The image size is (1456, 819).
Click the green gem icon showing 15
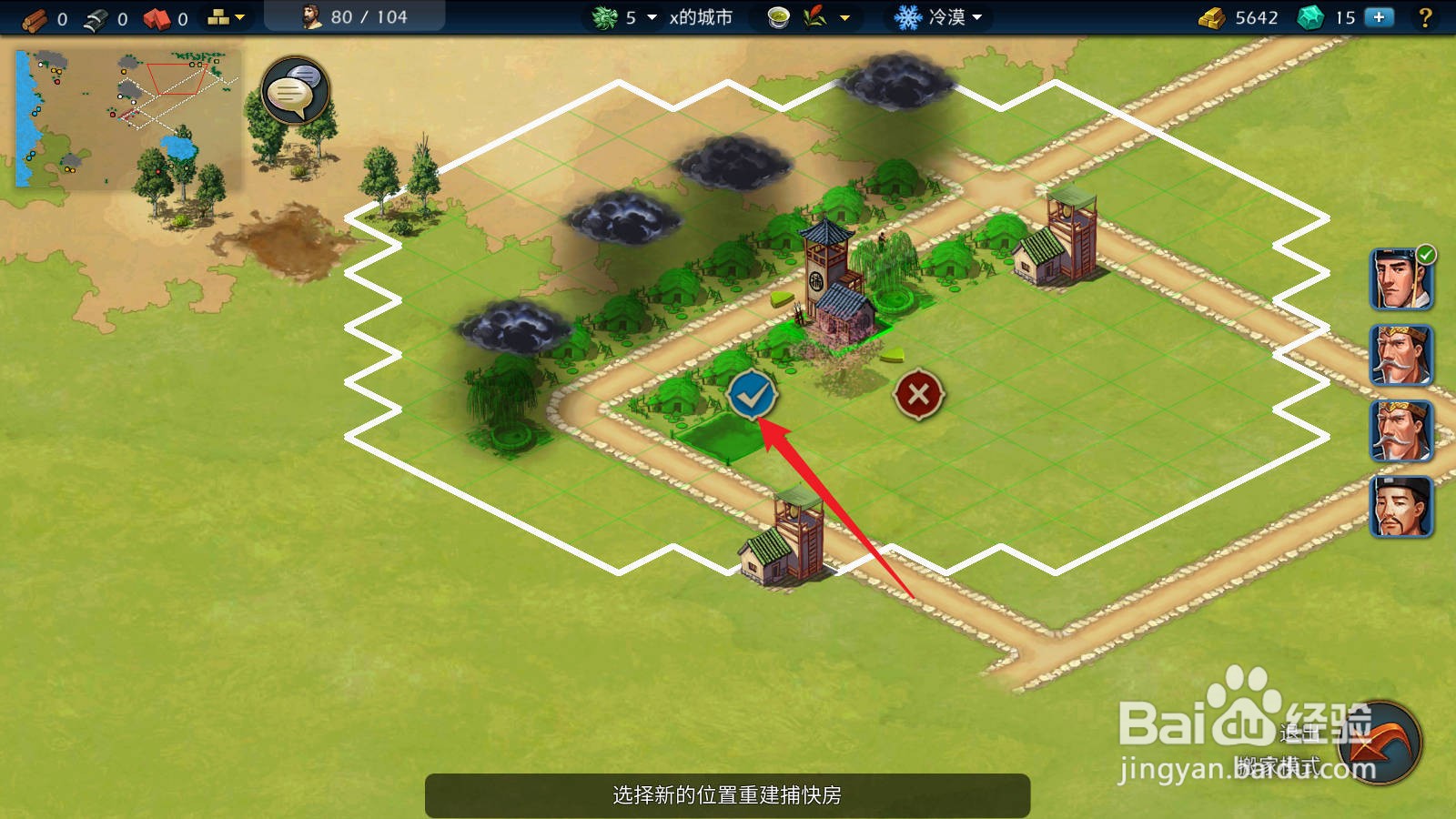tap(1310, 16)
